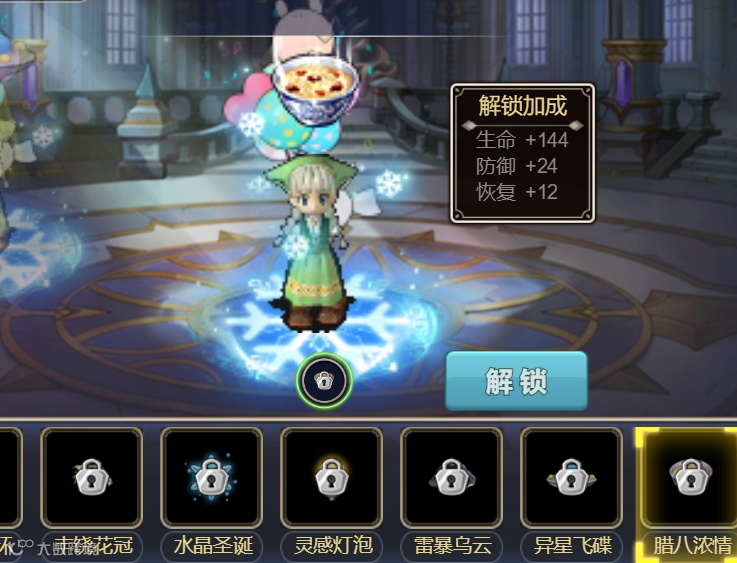Click the round lock icon below character

[x=324, y=380]
